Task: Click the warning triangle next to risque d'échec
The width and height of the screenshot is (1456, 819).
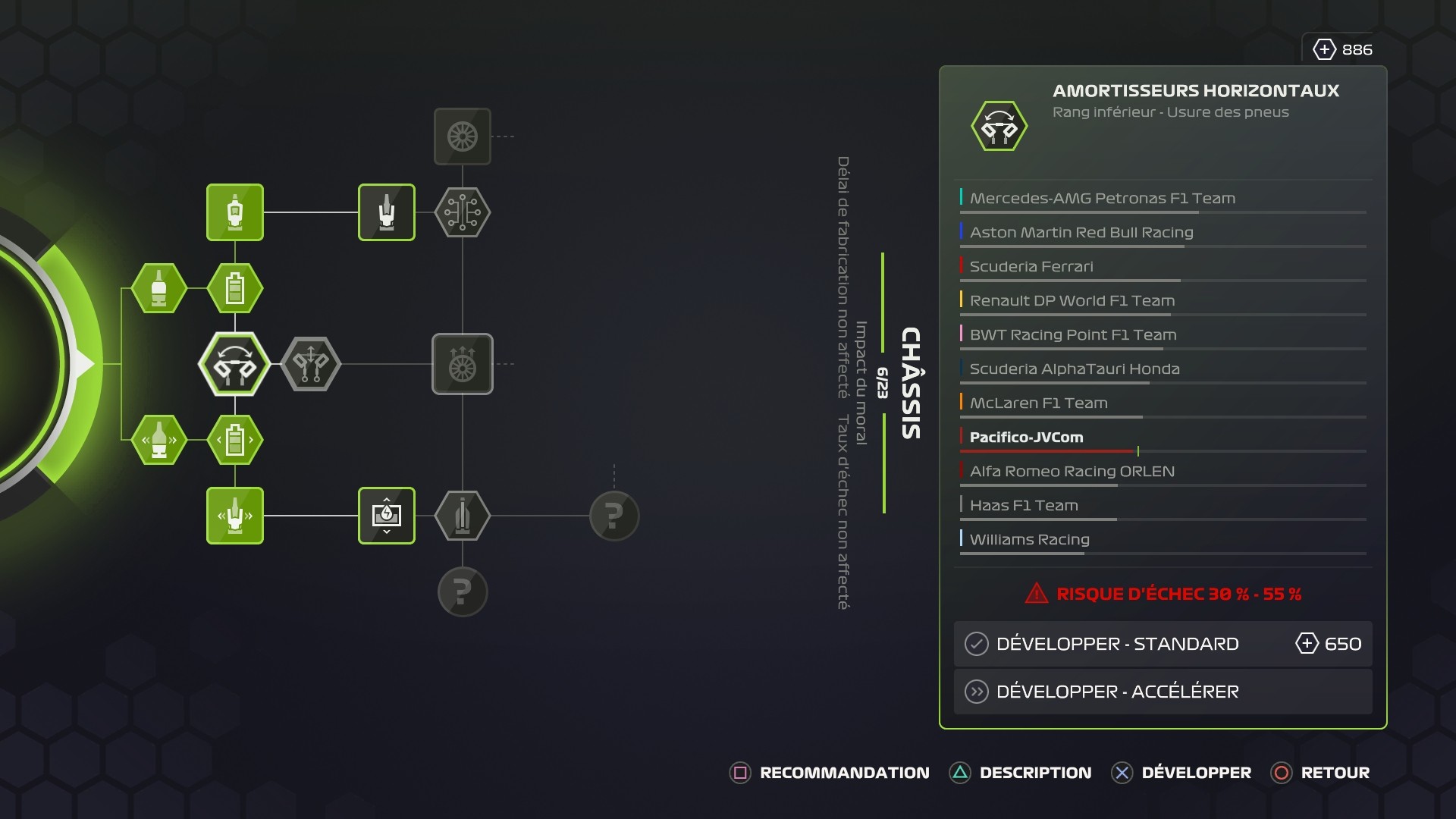Action: (x=1035, y=595)
